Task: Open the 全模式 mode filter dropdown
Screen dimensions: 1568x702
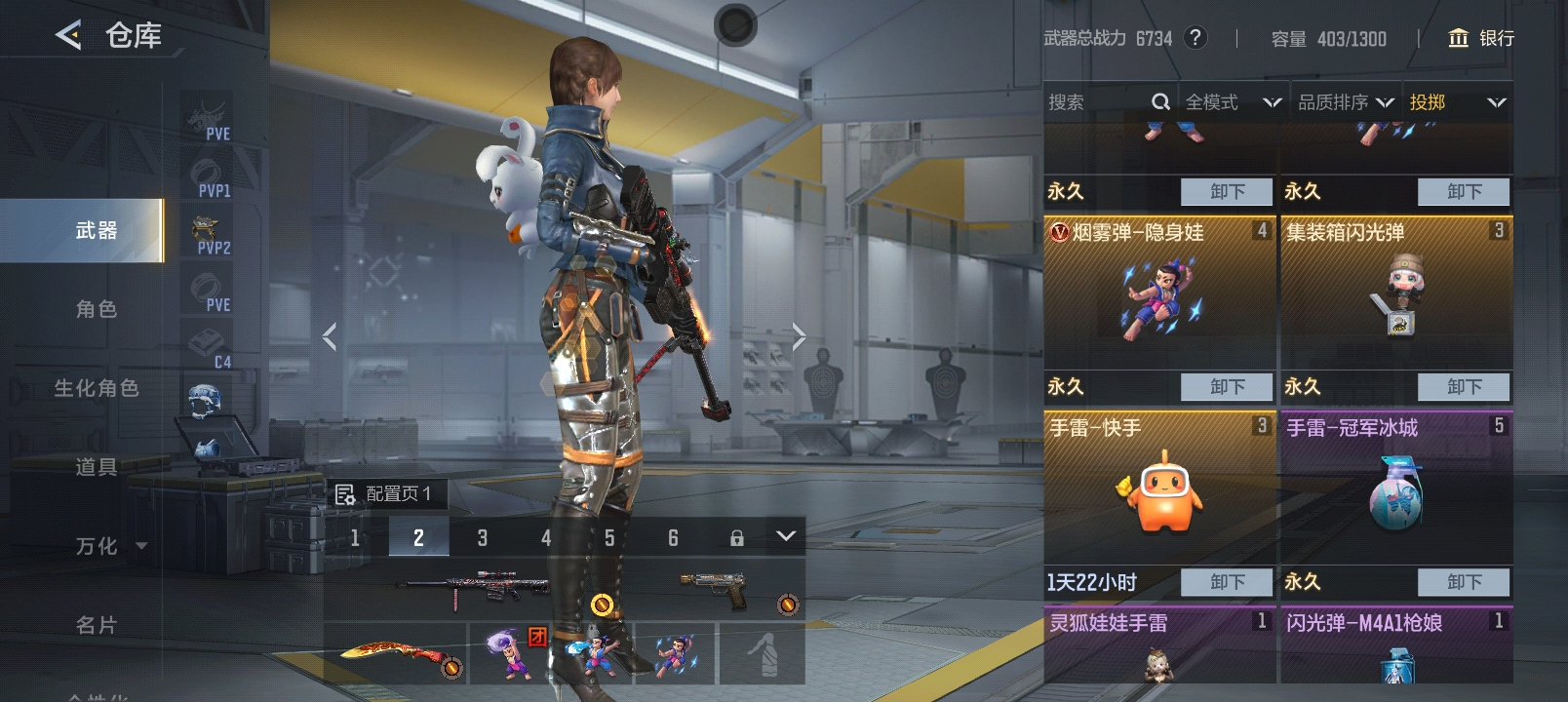Action: pos(1233,102)
